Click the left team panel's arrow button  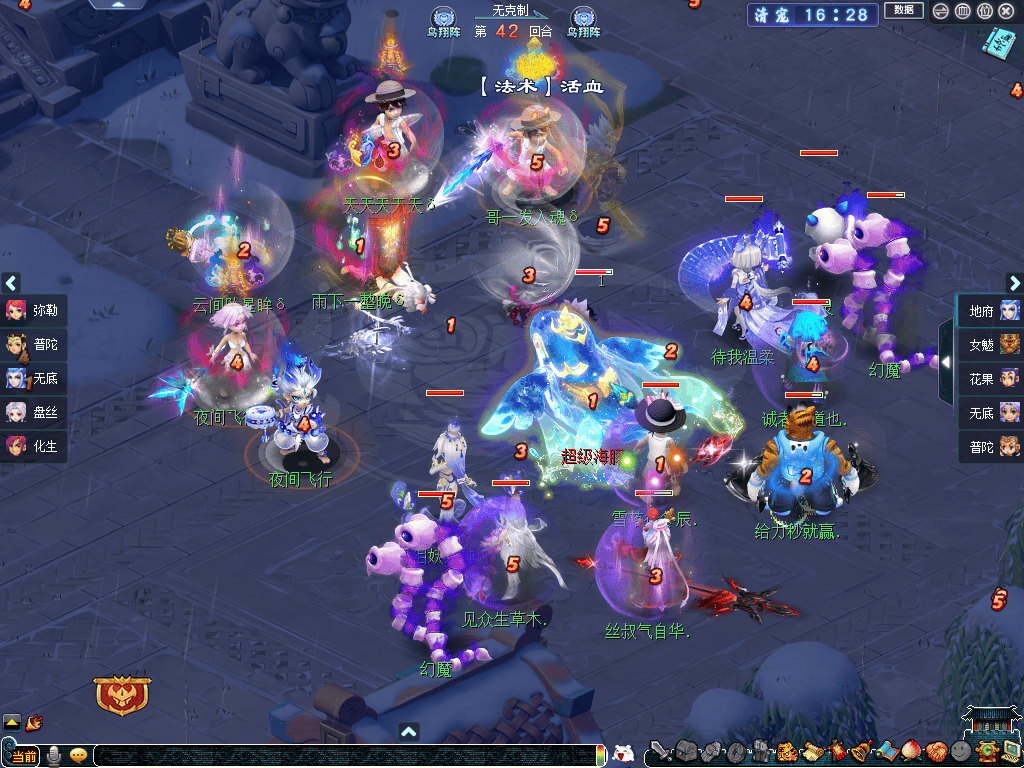(x=11, y=283)
